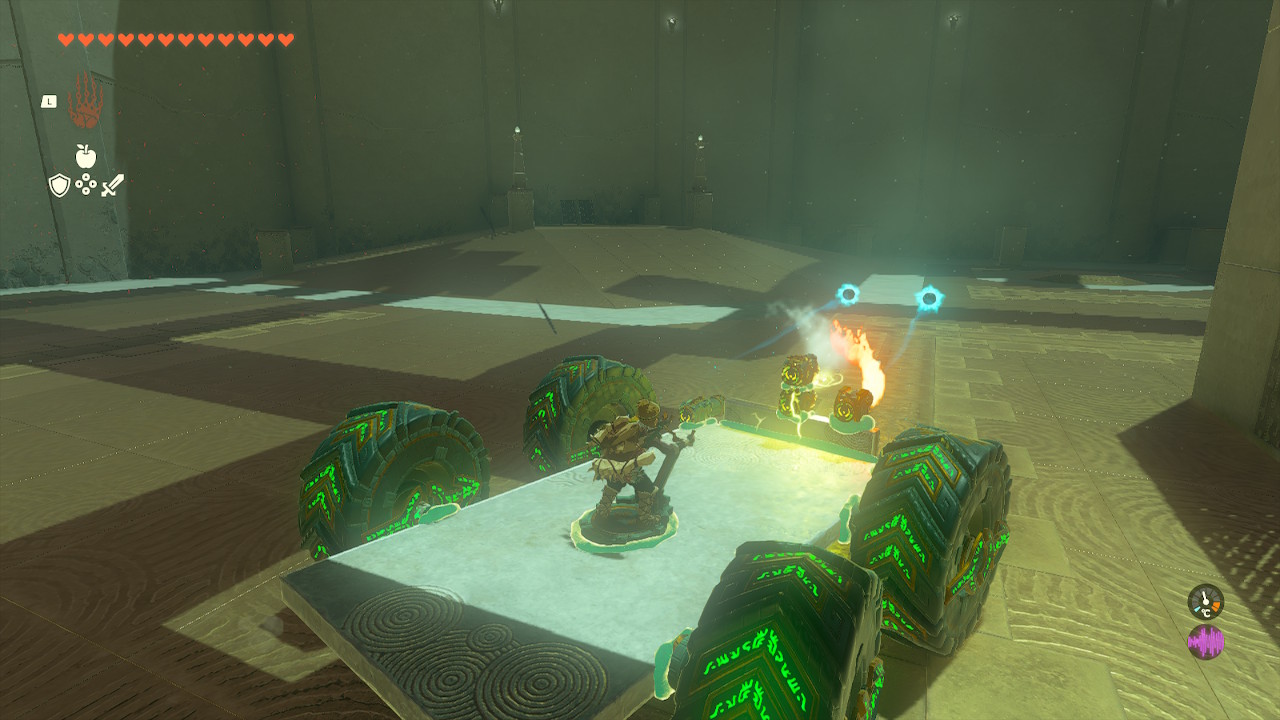
Task: Open the sword weapon quick-select icon
Action: point(112,185)
